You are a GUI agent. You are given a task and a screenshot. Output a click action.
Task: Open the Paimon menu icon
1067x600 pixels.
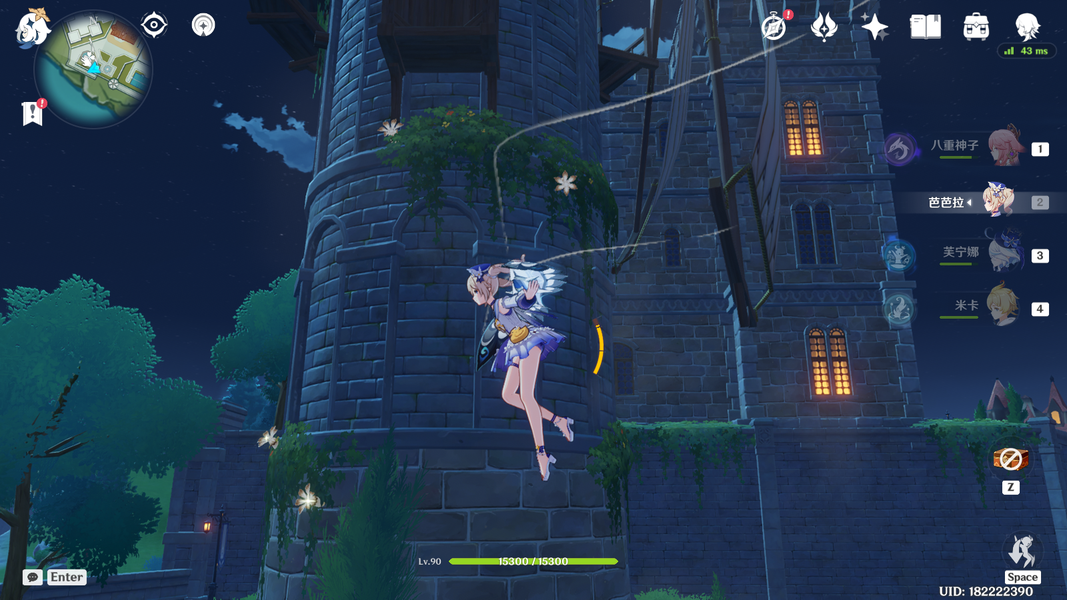pyautogui.click(x=32, y=26)
